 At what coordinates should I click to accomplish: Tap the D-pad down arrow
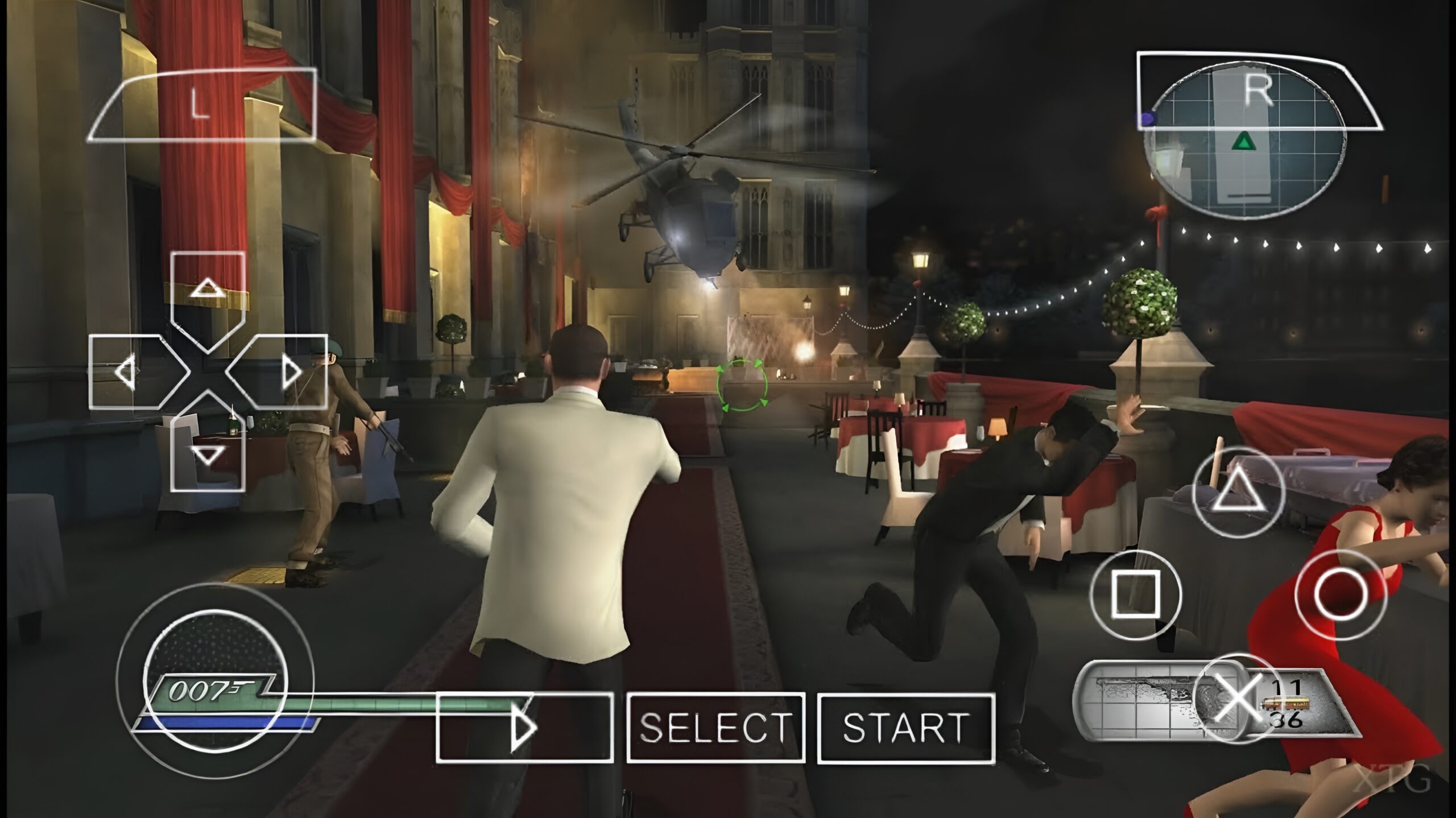[x=208, y=455]
